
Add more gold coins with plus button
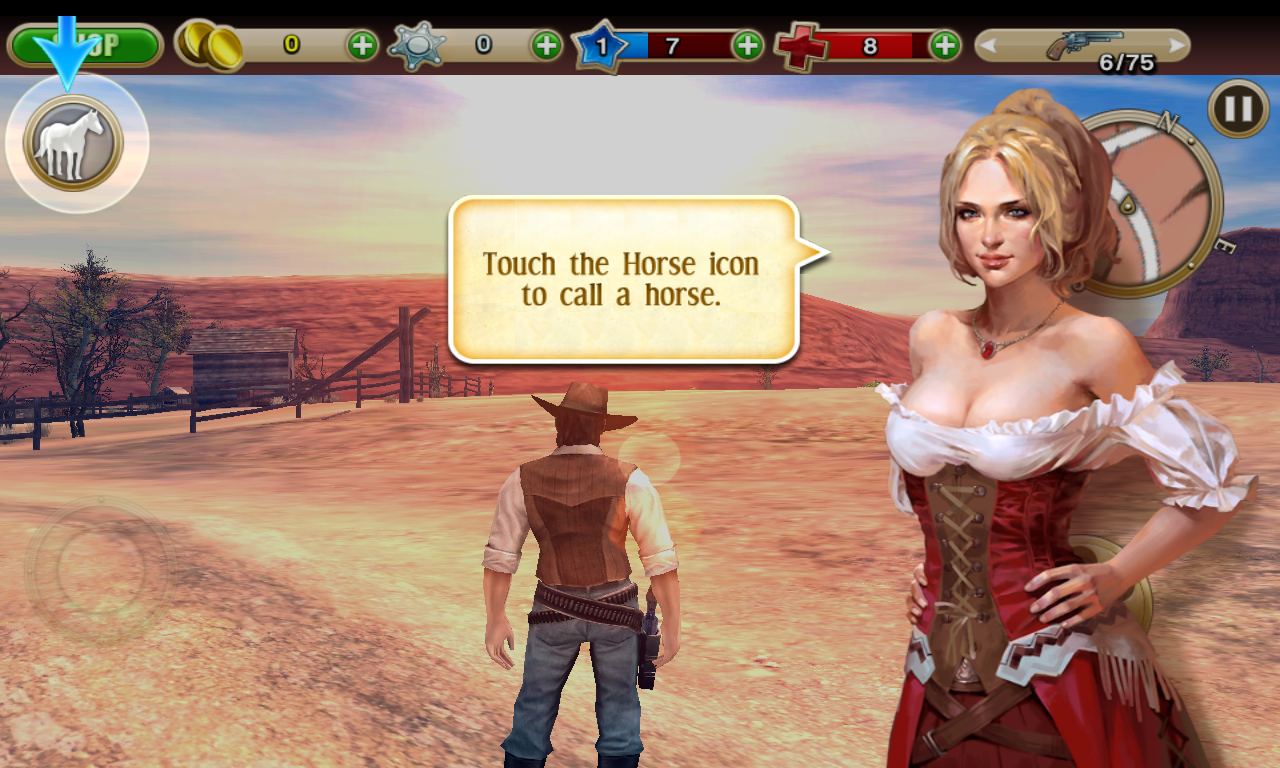coord(362,45)
